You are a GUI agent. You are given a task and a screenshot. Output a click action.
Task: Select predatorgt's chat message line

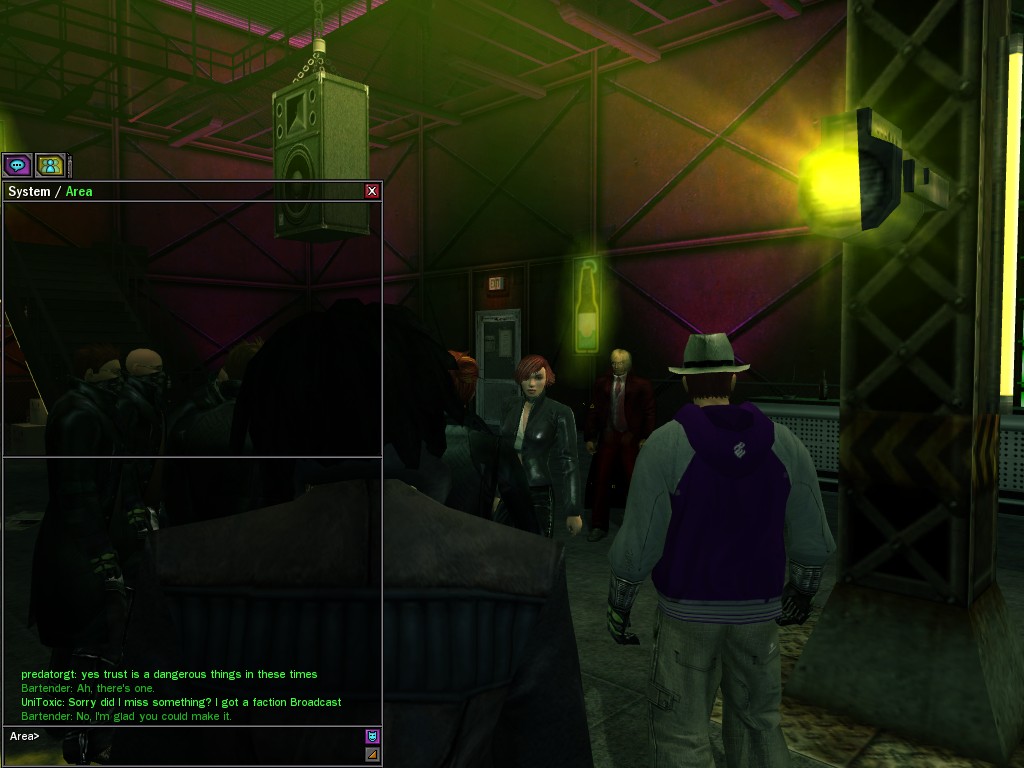[169, 674]
